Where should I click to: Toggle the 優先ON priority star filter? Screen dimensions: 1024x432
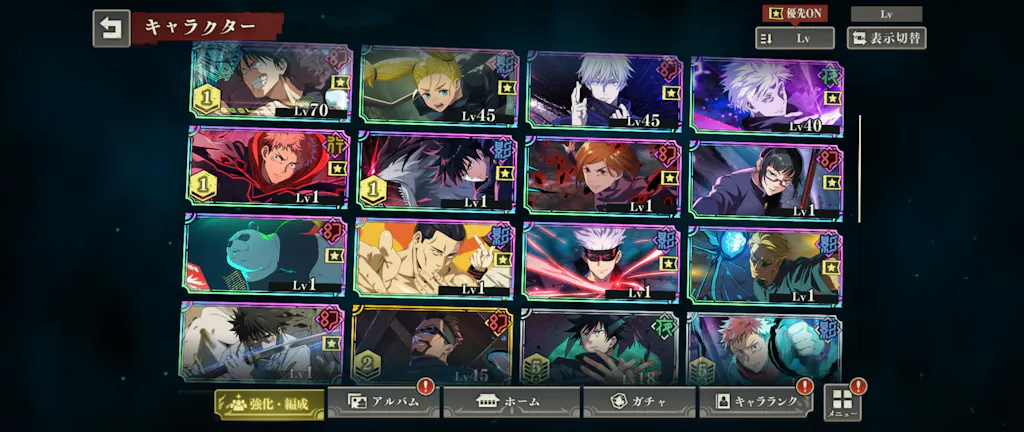pos(795,13)
